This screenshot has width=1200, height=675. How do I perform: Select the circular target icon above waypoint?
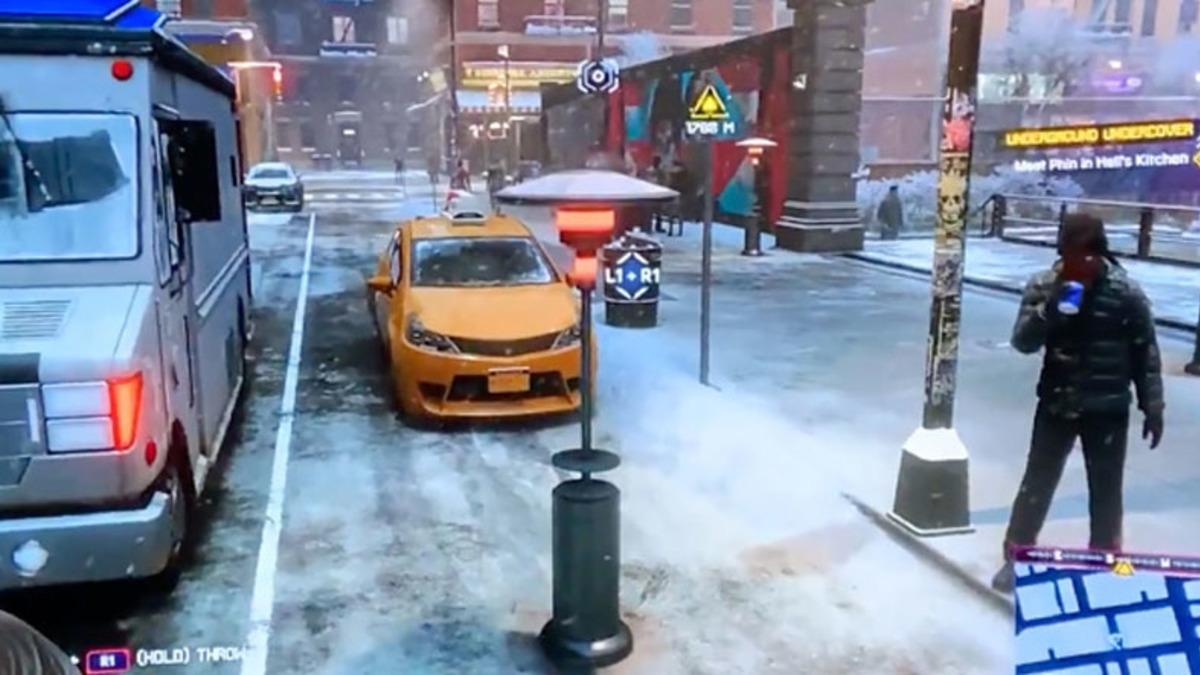[598, 76]
